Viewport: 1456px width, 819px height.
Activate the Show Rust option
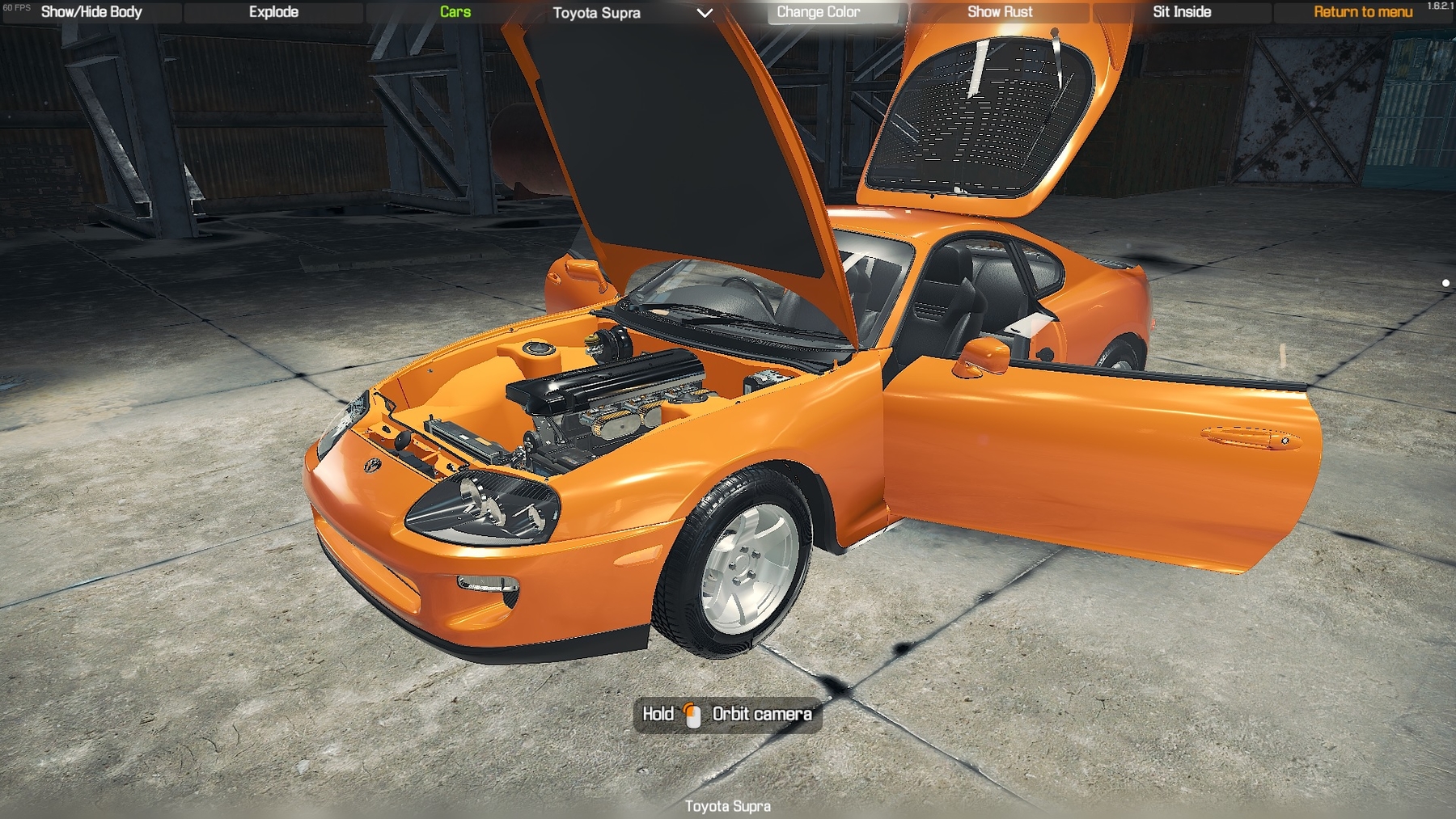coord(1000,12)
